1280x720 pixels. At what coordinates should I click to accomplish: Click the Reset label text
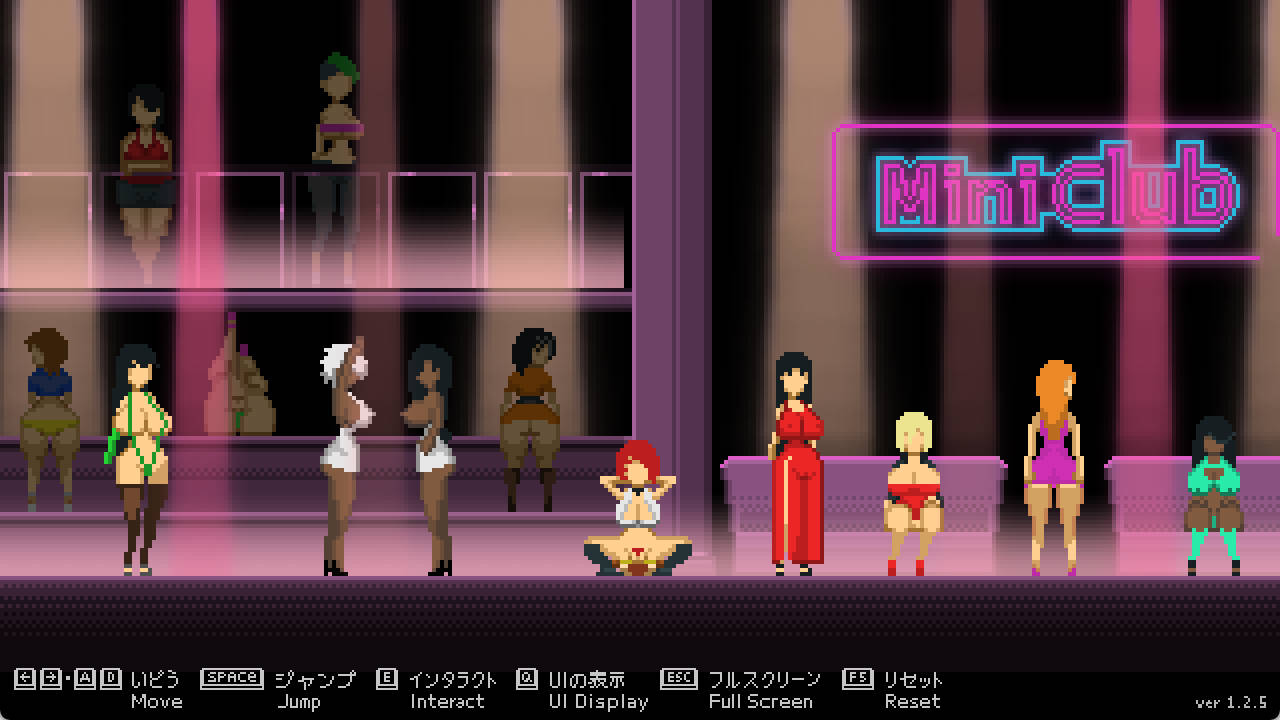coord(917,702)
